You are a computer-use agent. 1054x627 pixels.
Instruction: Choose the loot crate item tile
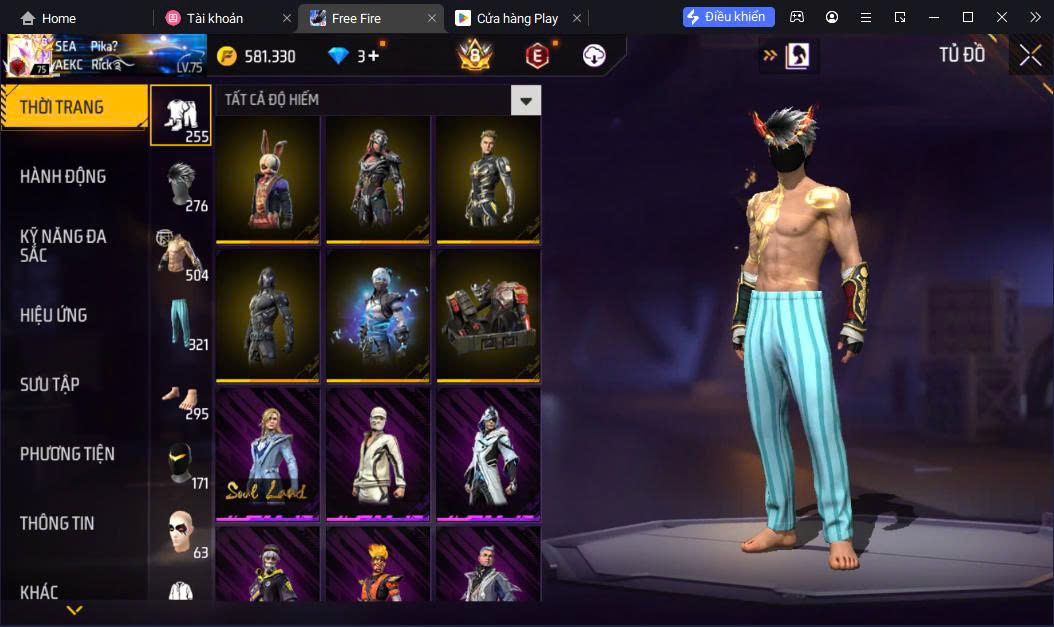click(x=488, y=314)
